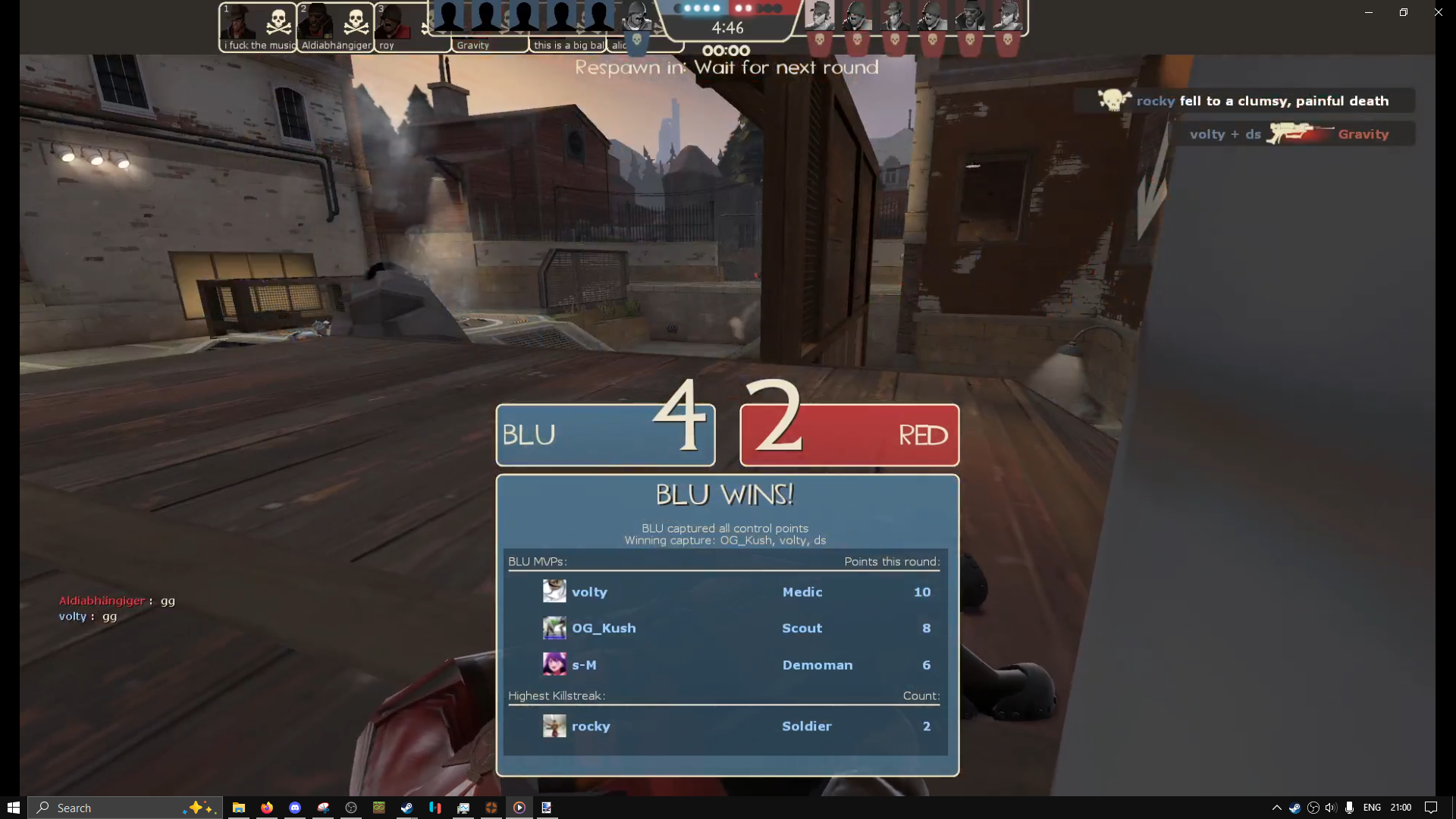Close the game window

coord(1438,12)
